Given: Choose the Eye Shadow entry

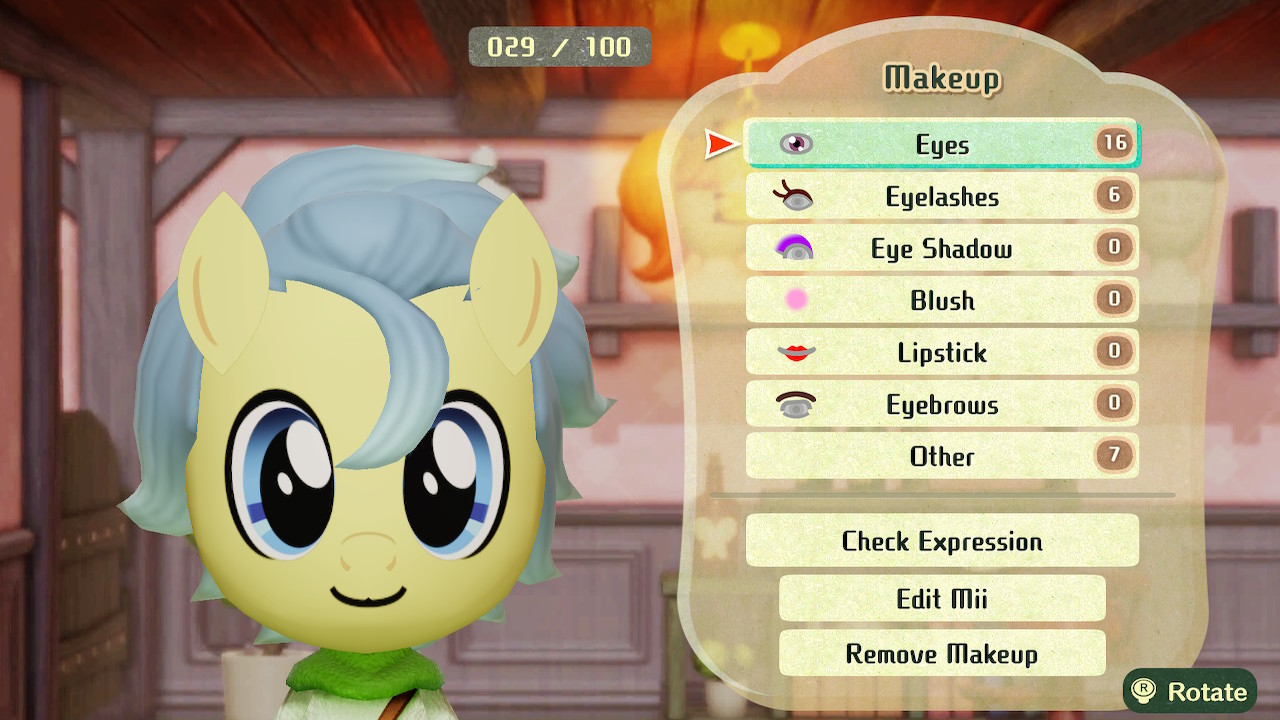Looking at the screenshot, I should click(941, 249).
